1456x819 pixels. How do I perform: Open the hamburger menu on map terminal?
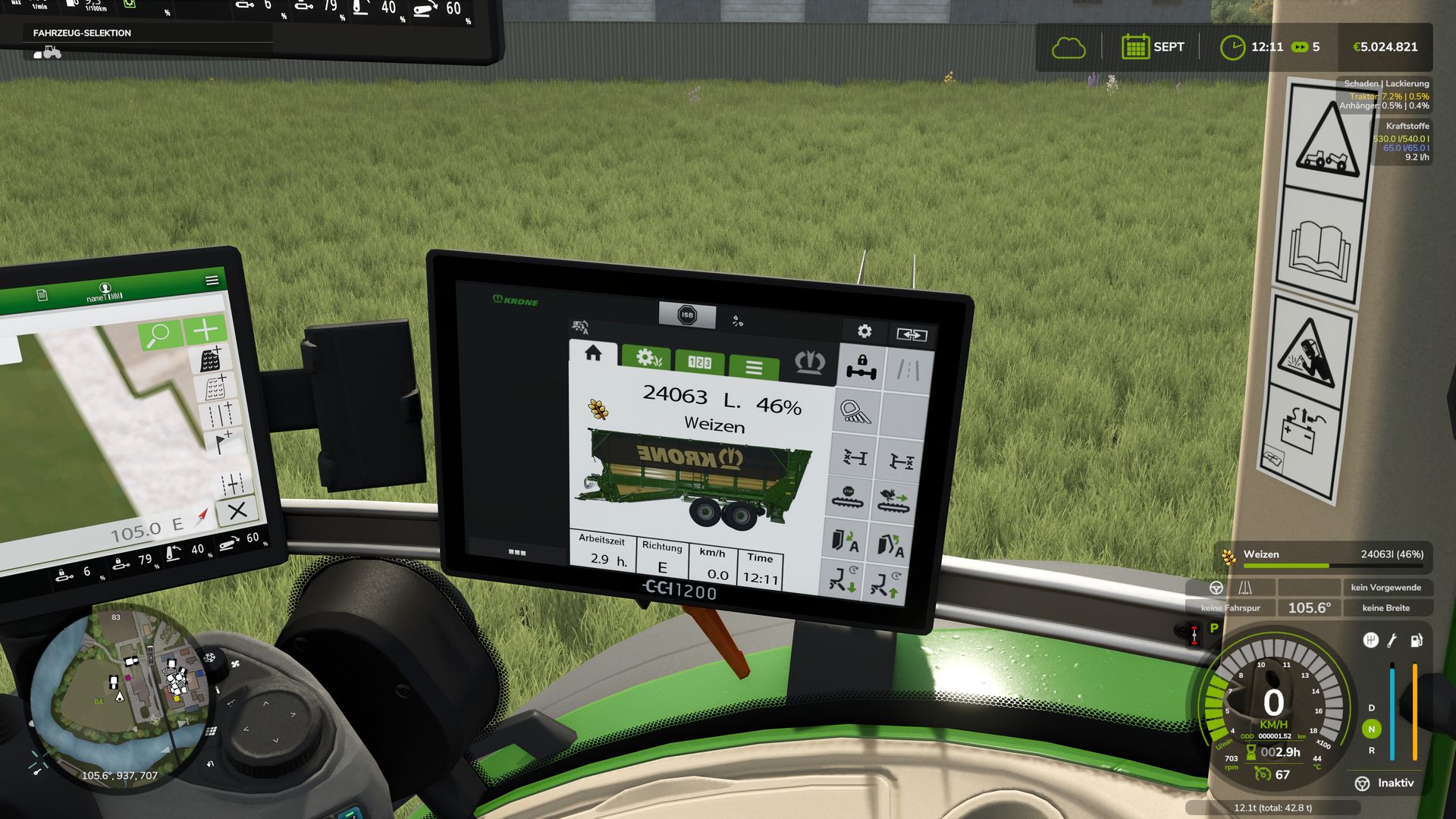tap(212, 281)
